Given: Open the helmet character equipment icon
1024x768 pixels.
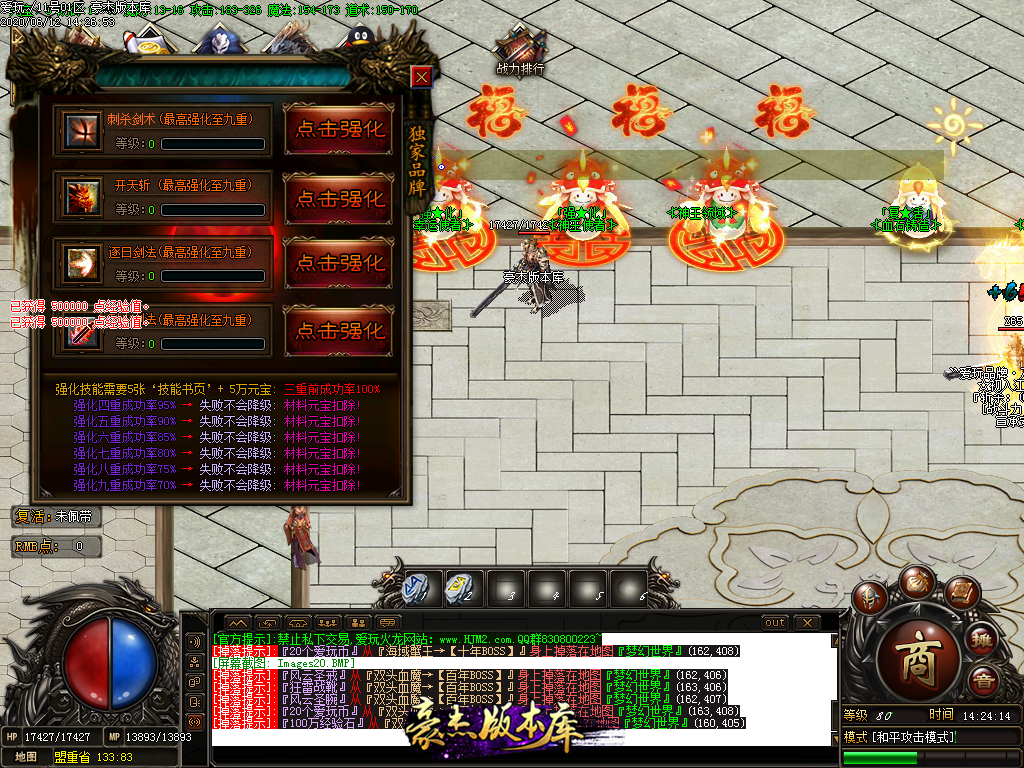Looking at the screenshot, I should coord(868,598).
